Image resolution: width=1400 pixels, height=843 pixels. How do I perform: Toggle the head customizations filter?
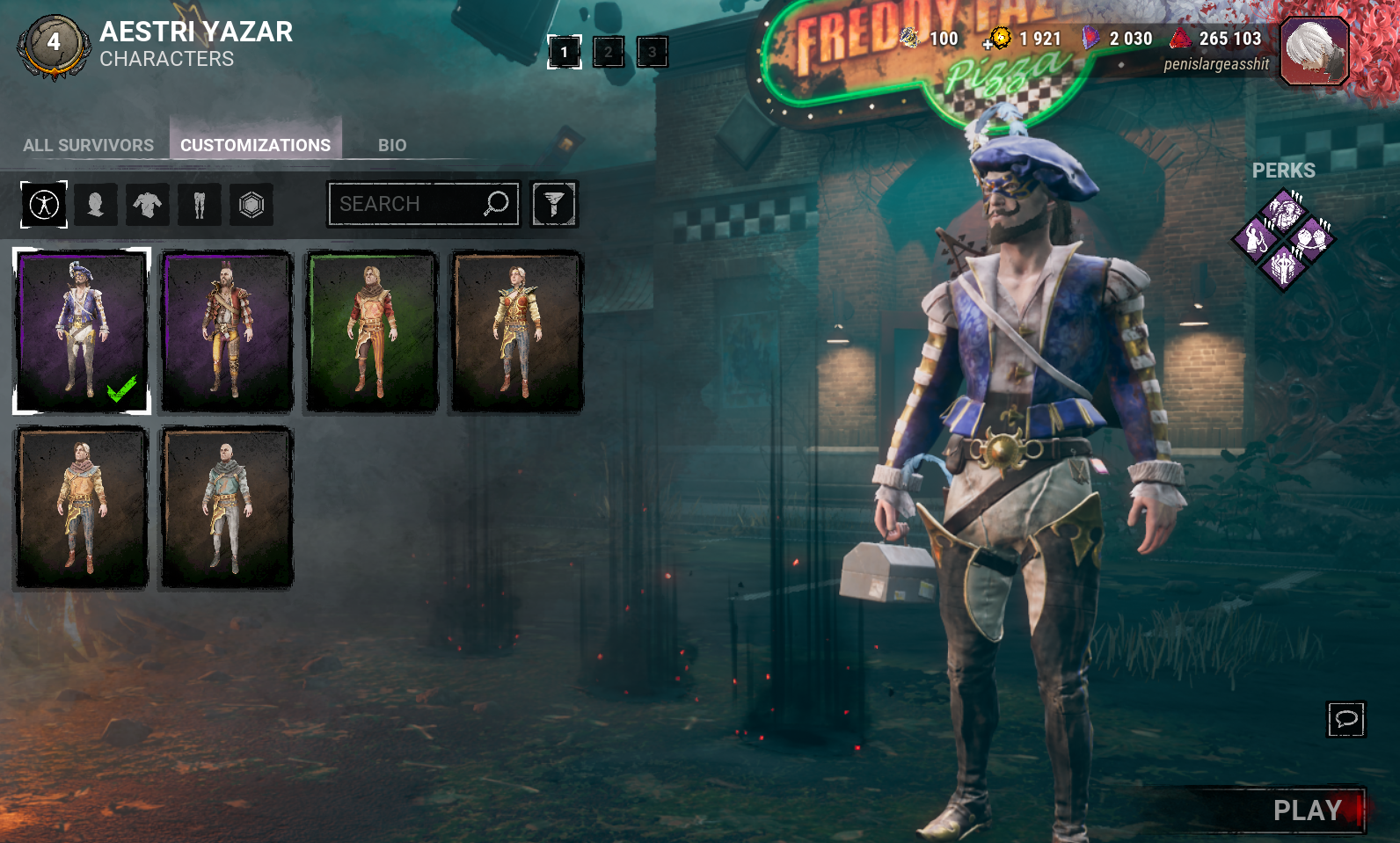(x=96, y=204)
